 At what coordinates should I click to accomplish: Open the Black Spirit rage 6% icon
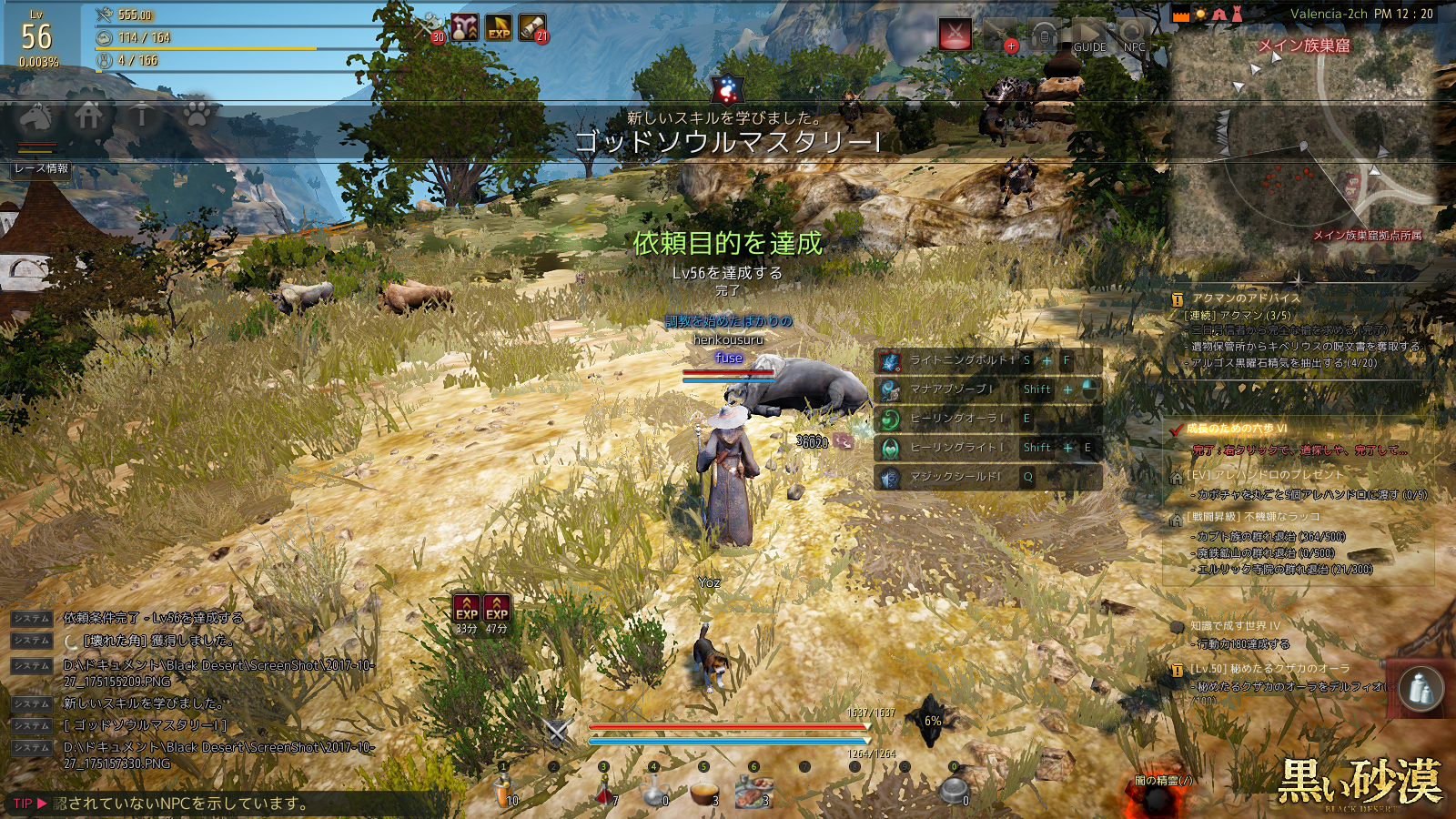point(931,721)
